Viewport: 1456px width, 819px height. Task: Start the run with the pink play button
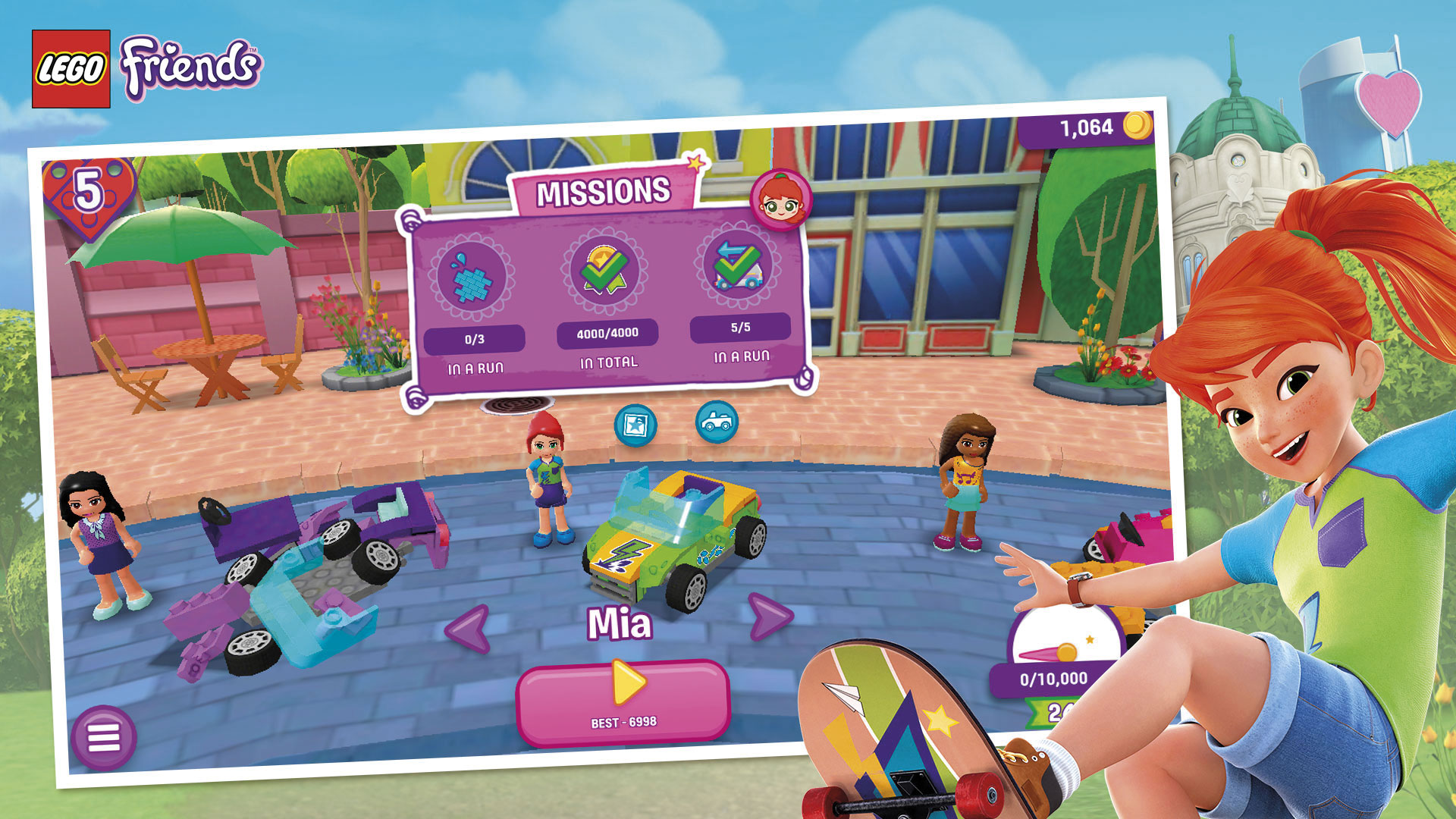point(623,701)
